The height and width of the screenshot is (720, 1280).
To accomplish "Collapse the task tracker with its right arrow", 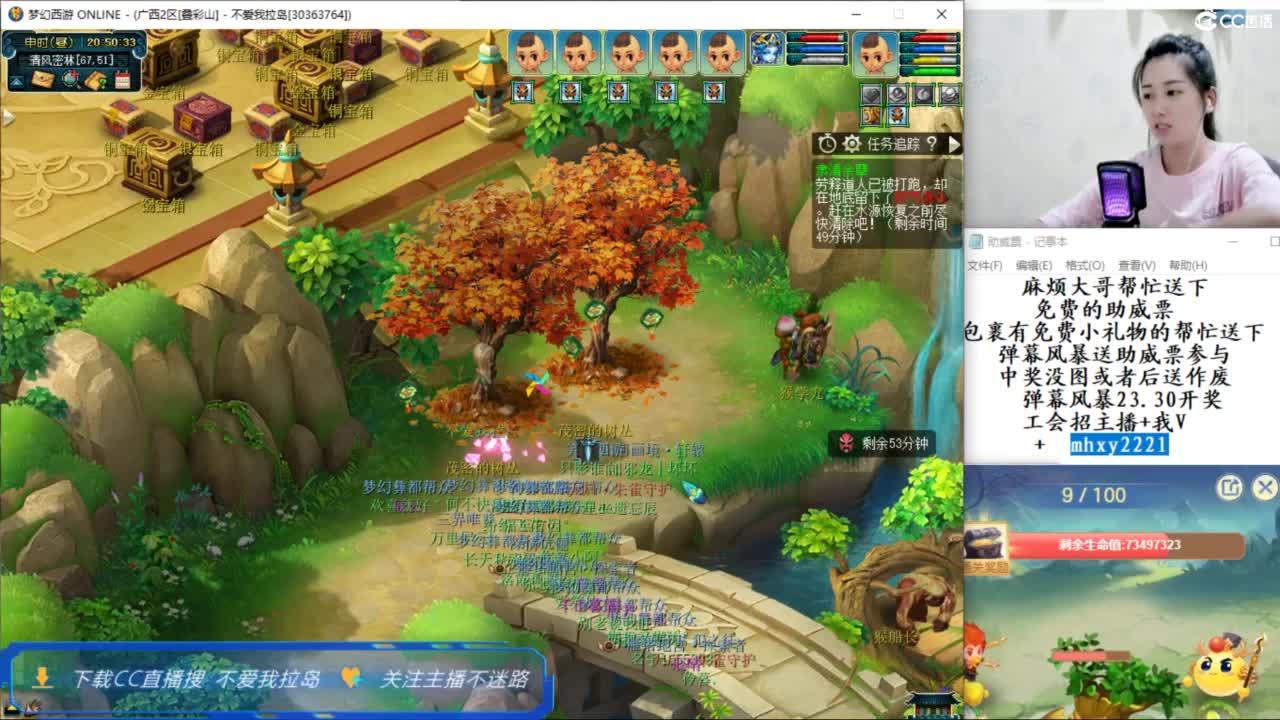I will pos(956,144).
